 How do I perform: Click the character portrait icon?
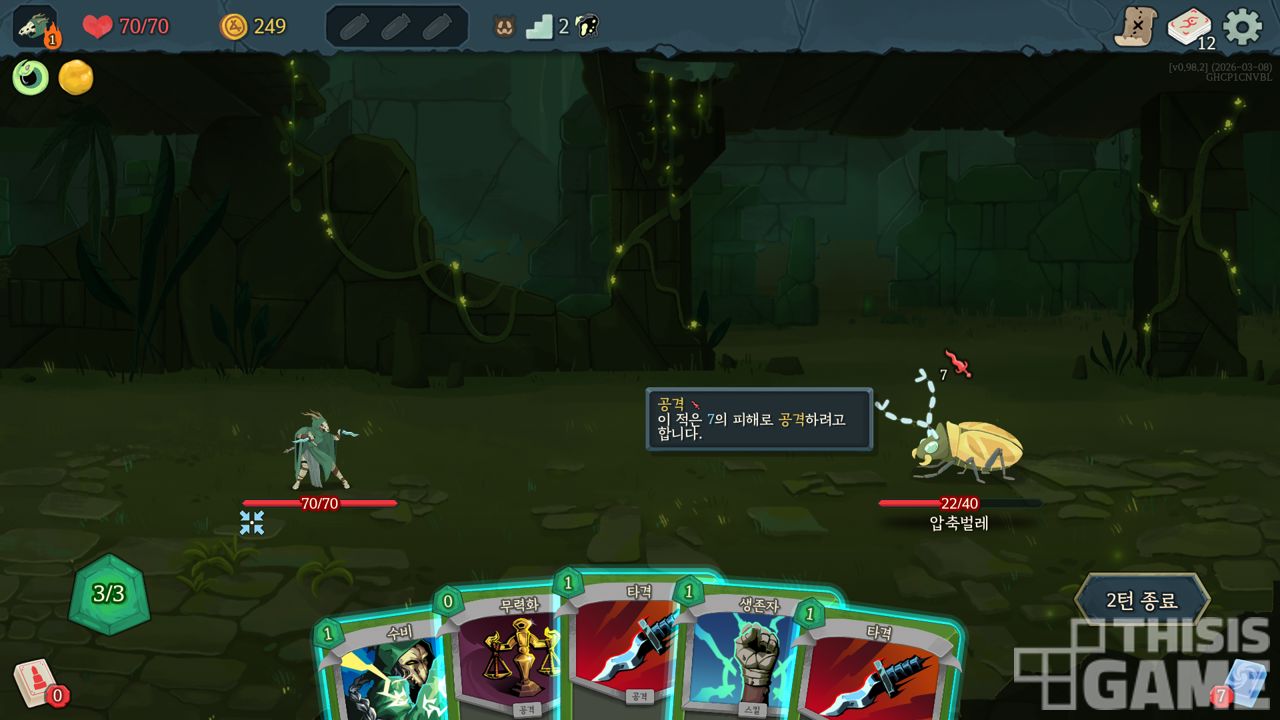(35, 26)
